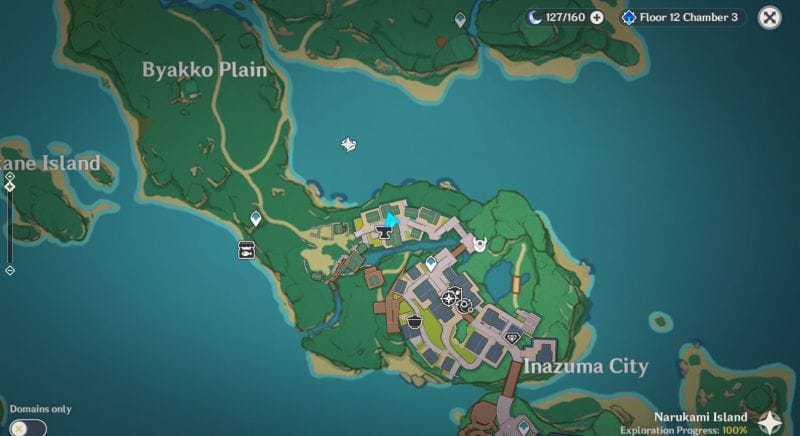Click the map zoom-out button on the slider
800x436 pixels.
[10, 270]
